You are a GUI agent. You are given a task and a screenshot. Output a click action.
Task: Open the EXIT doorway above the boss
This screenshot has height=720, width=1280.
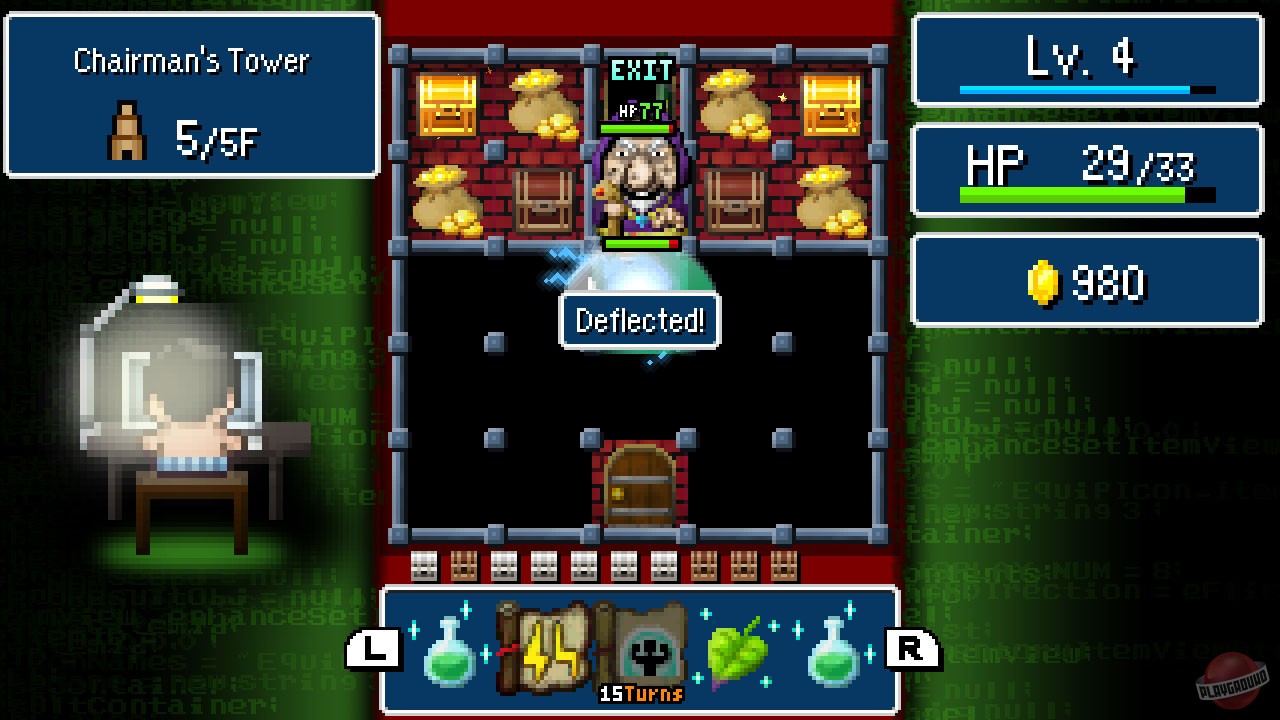tap(640, 75)
